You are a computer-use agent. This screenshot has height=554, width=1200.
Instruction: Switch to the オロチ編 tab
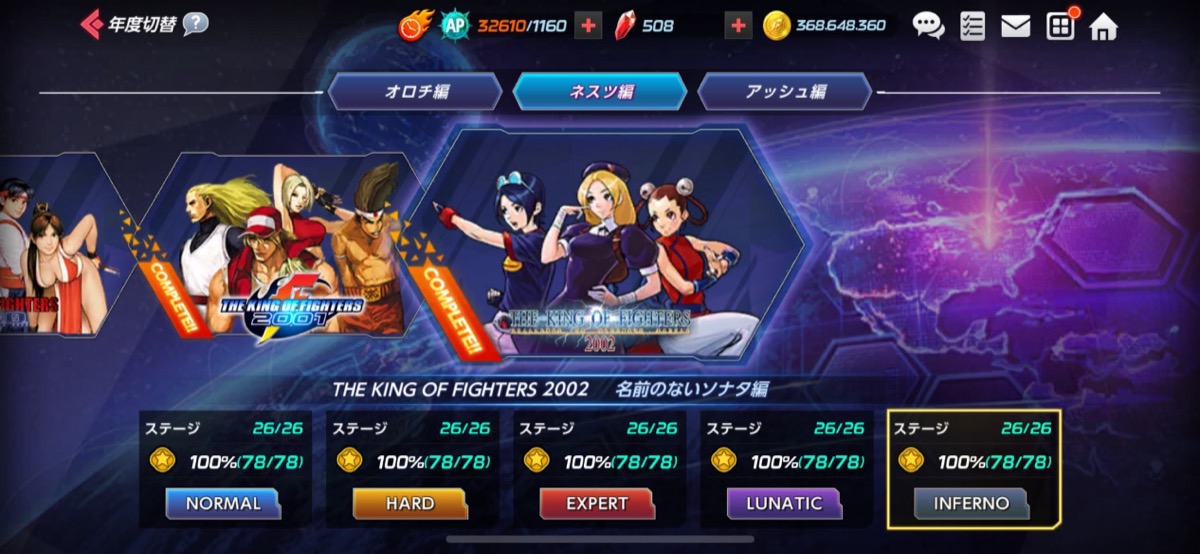coord(416,92)
